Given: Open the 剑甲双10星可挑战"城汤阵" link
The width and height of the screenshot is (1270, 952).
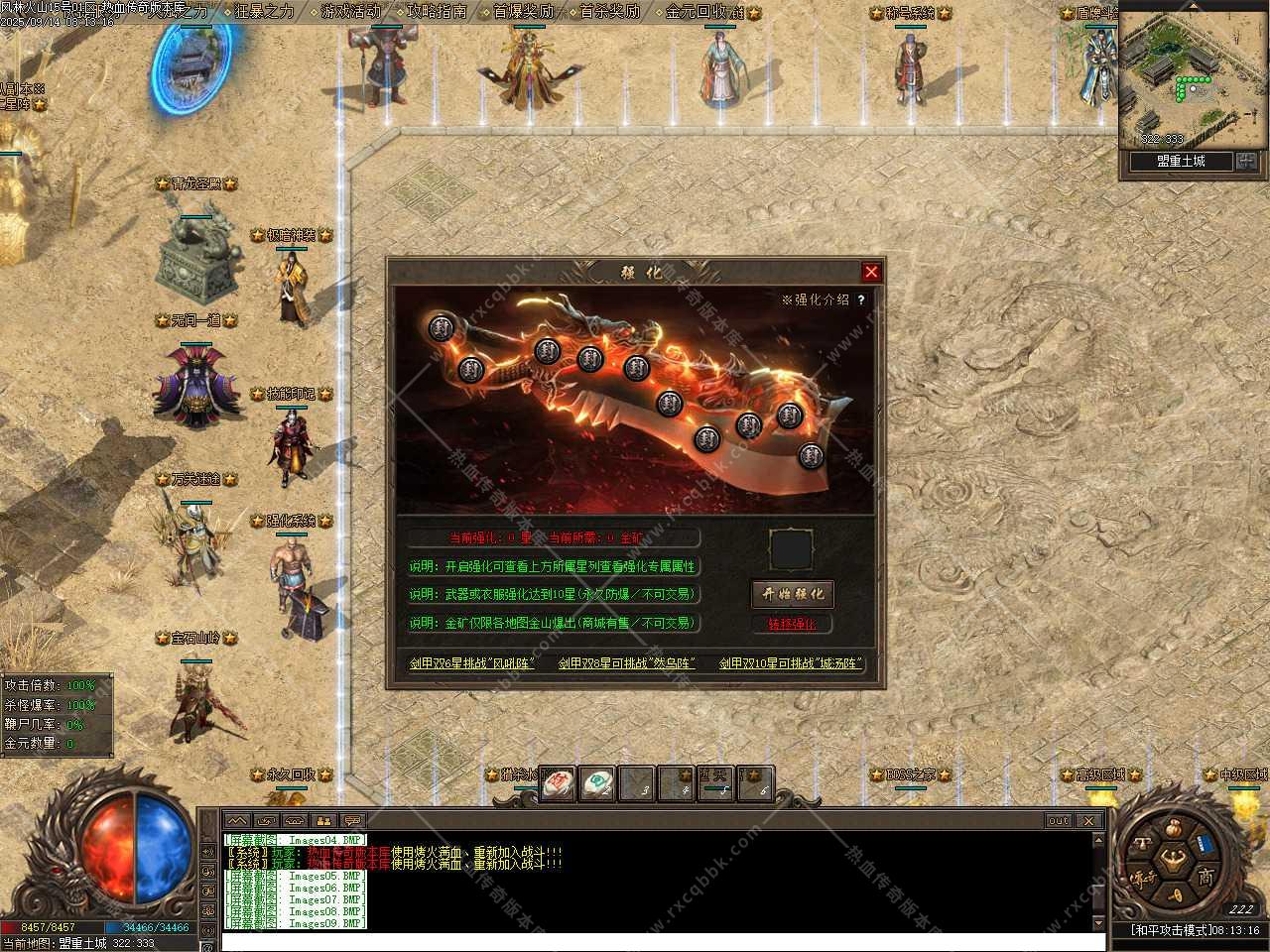Looking at the screenshot, I should click(790, 663).
